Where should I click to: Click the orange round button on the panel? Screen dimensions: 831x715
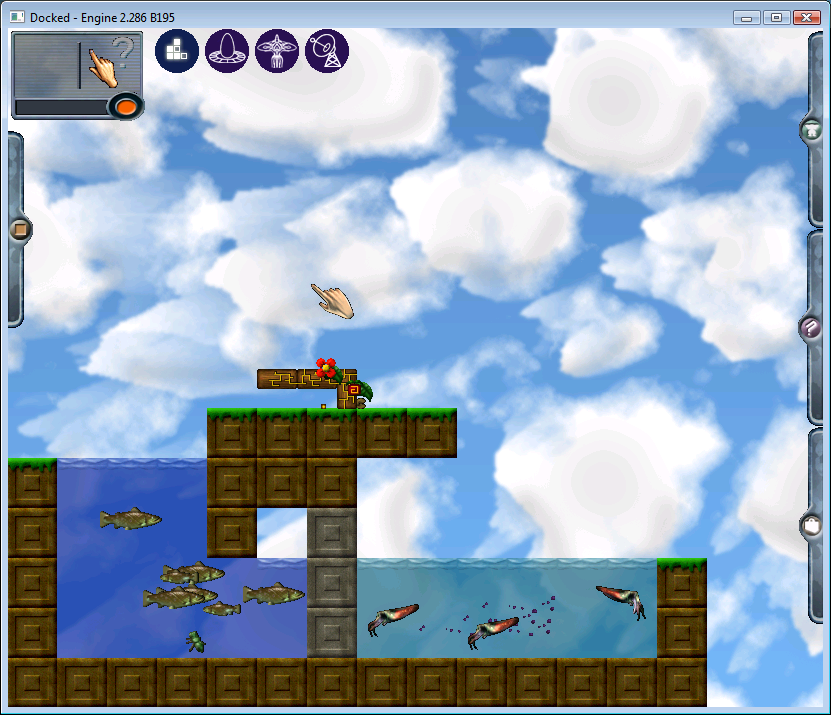124,106
